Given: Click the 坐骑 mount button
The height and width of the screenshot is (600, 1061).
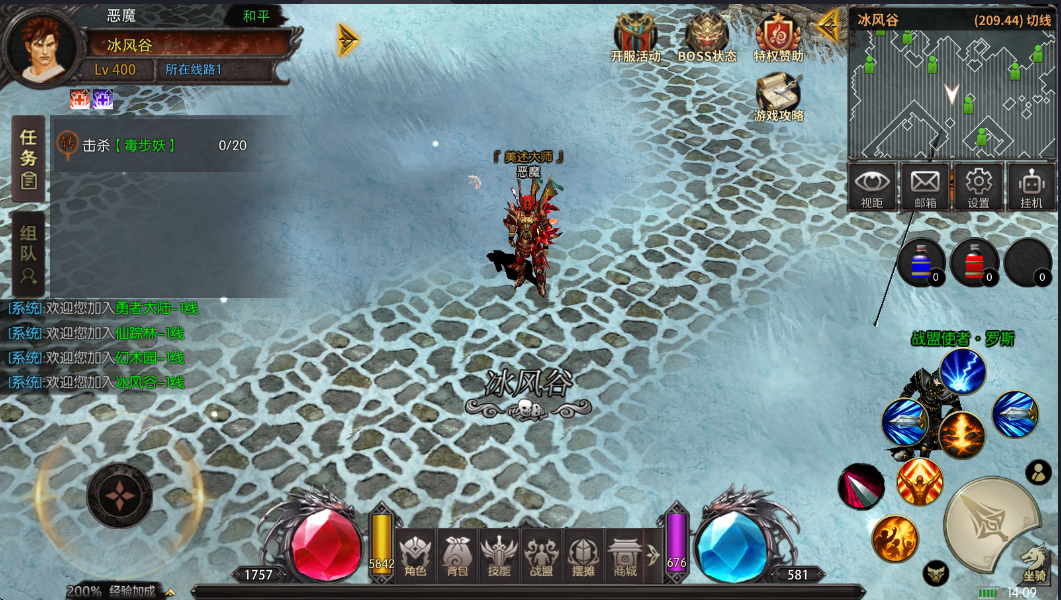Looking at the screenshot, I should [1034, 565].
